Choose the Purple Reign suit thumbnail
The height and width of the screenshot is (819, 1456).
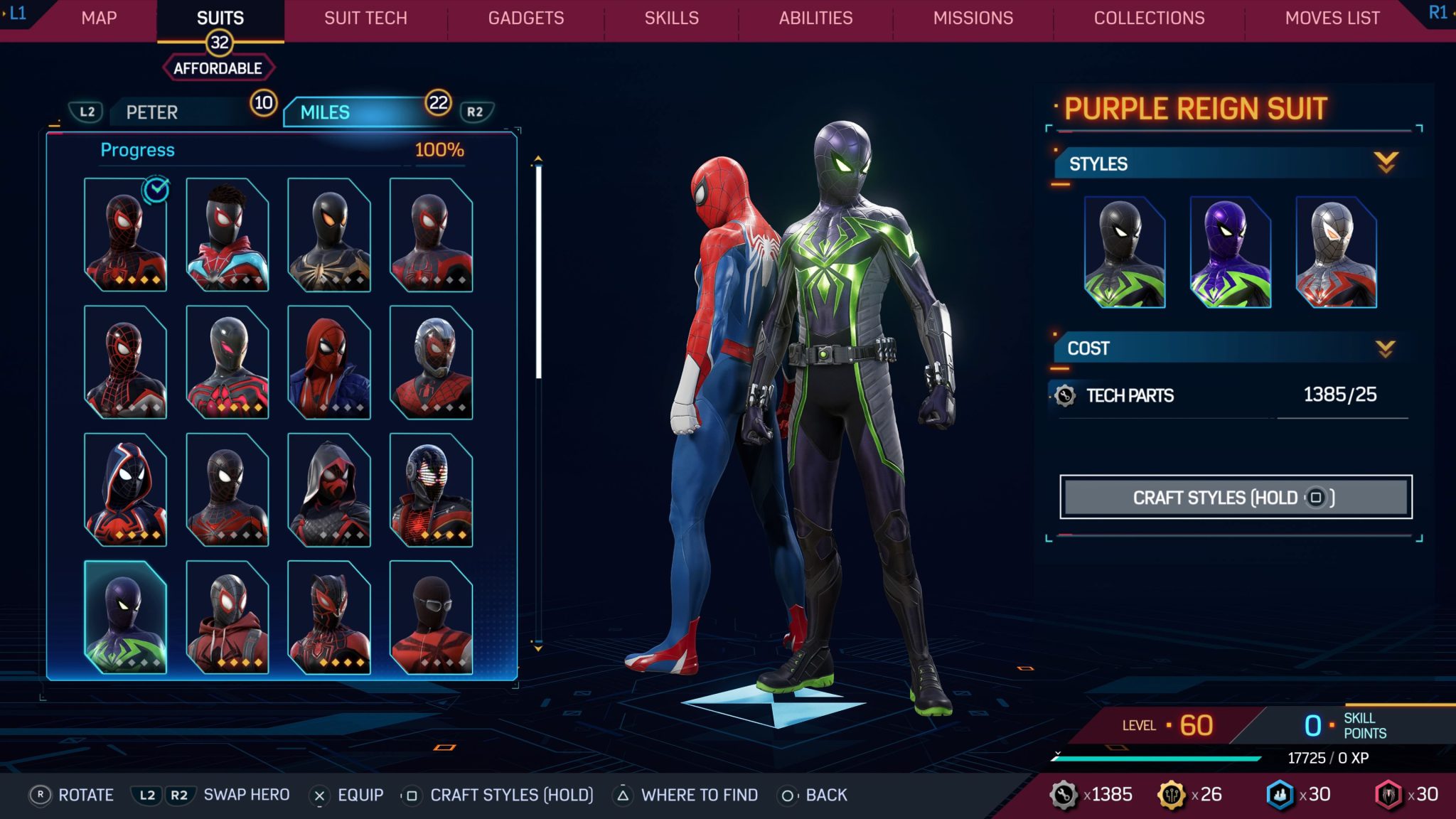coord(125,617)
